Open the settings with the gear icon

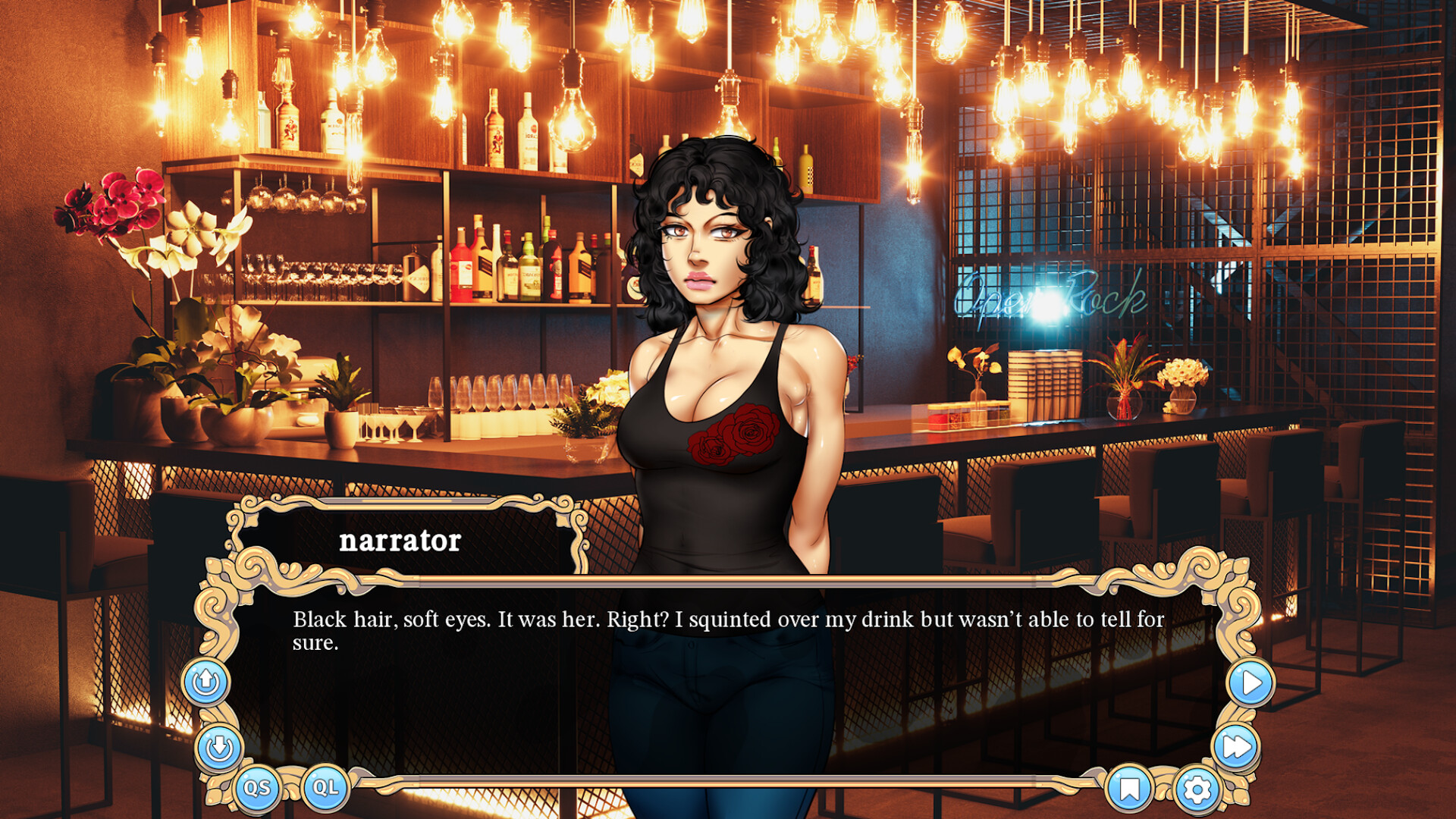[x=1197, y=789]
